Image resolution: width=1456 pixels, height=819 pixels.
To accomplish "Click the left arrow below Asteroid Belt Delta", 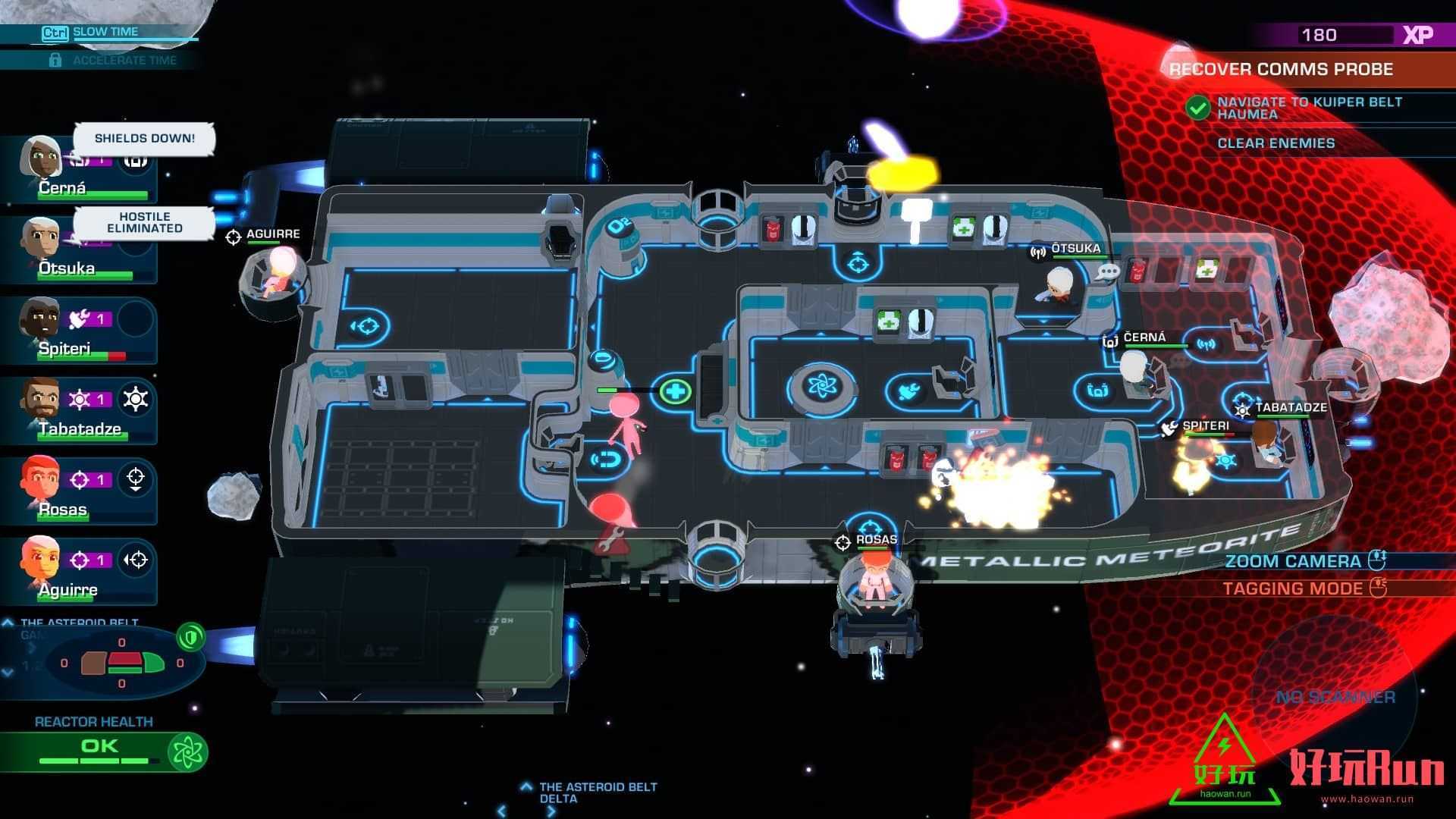I will click(501, 811).
